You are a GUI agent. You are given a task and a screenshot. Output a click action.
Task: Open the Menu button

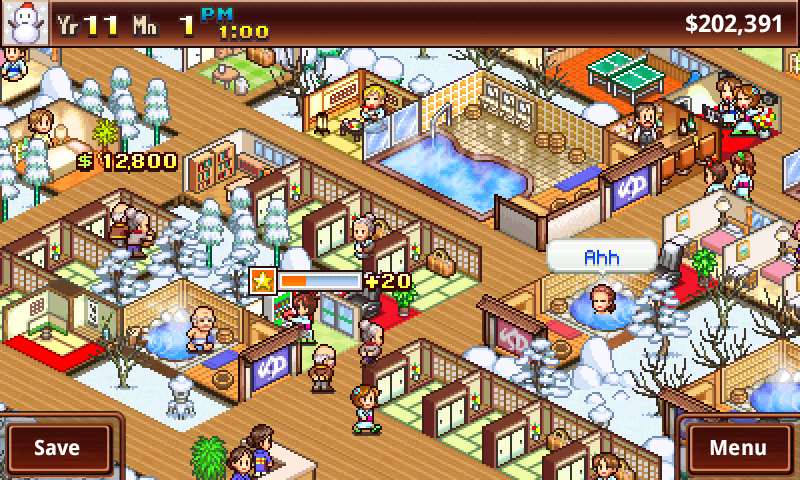[x=738, y=447]
